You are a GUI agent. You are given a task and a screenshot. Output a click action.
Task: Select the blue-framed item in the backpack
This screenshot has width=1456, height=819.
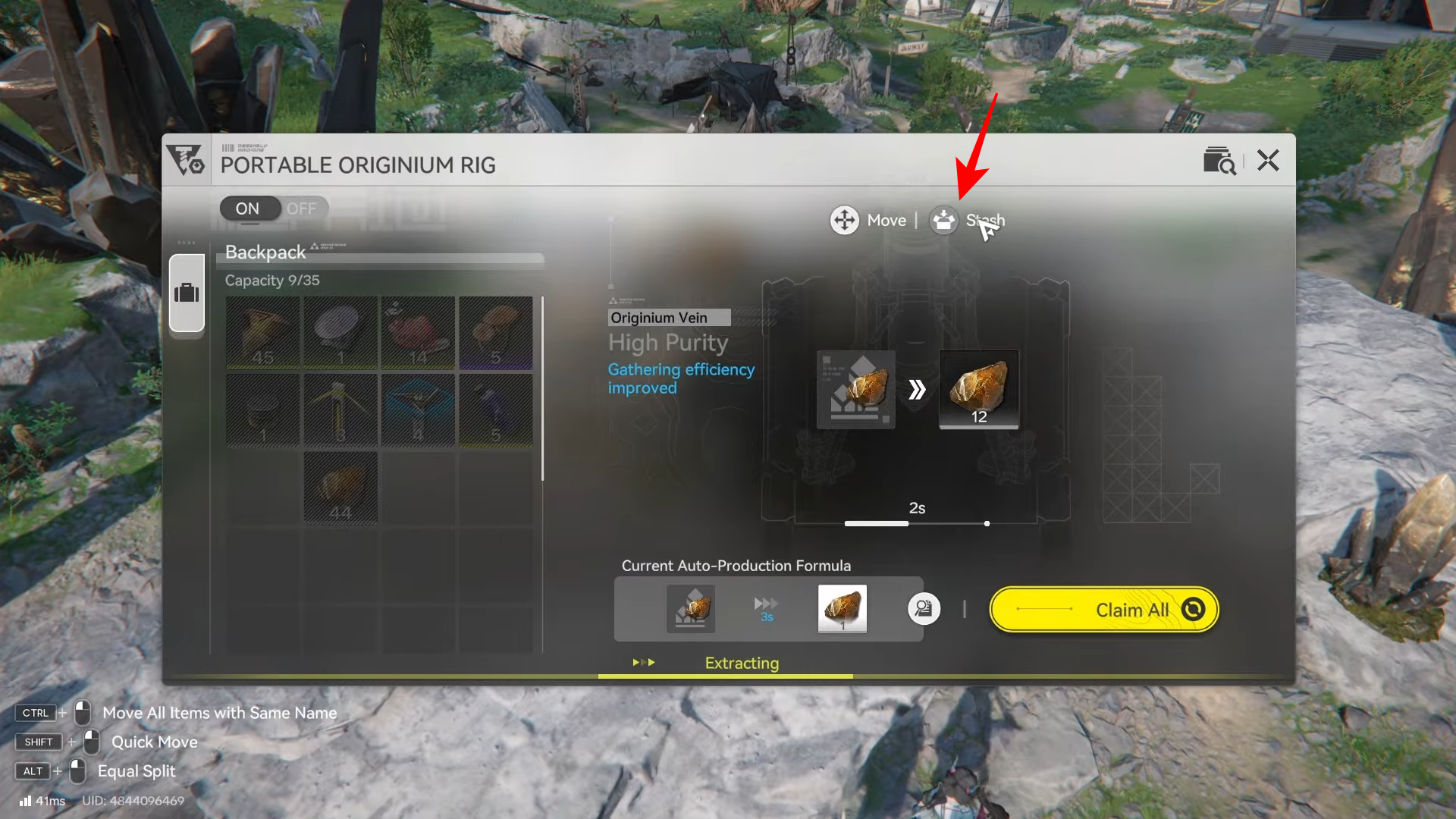[418, 410]
